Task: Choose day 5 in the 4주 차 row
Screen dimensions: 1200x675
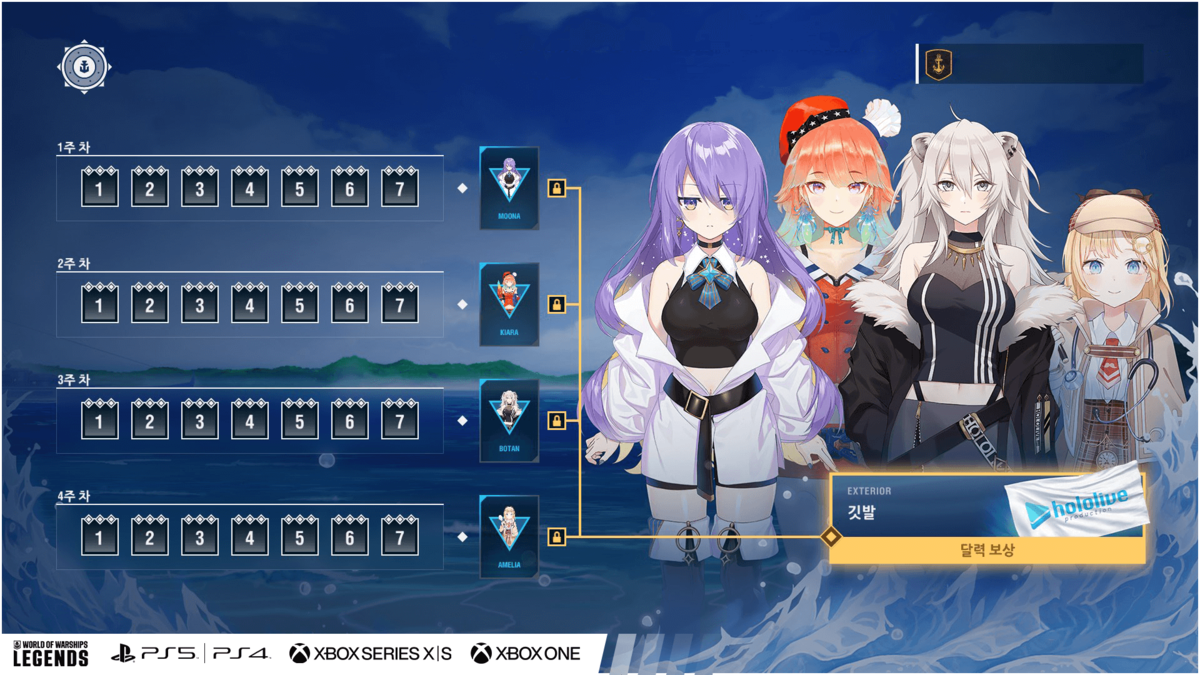Action: click(x=300, y=537)
